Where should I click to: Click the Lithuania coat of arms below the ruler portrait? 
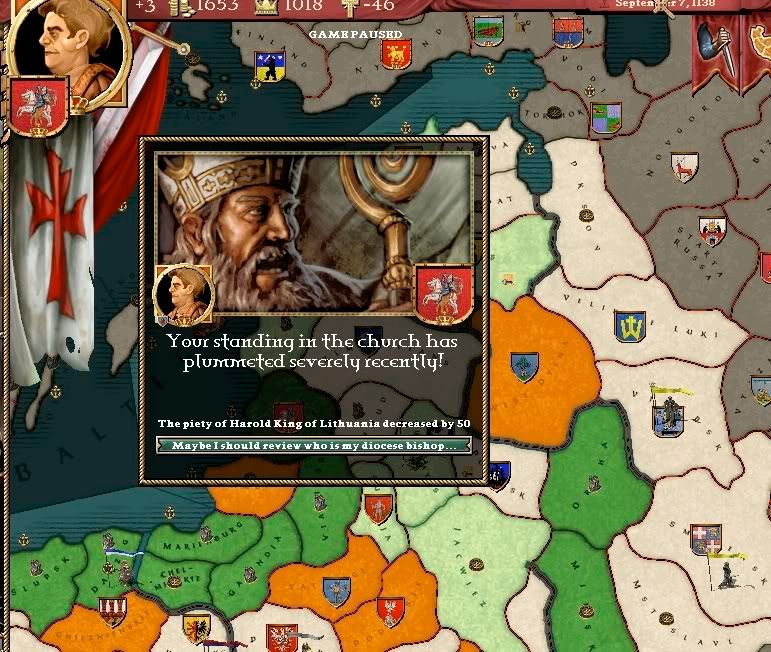(x=39, y=108)
